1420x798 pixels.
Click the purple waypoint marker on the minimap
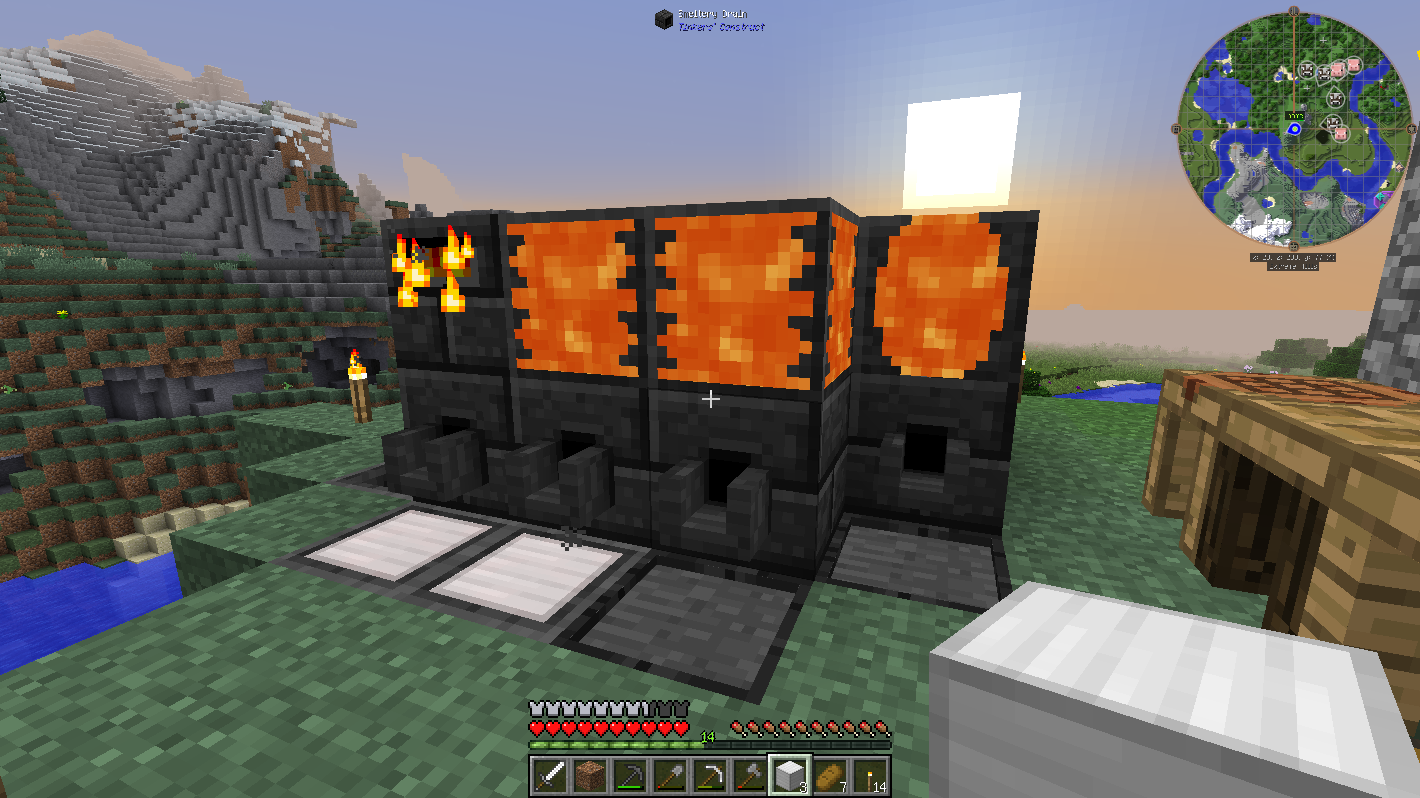click(x=1381, y=197)
